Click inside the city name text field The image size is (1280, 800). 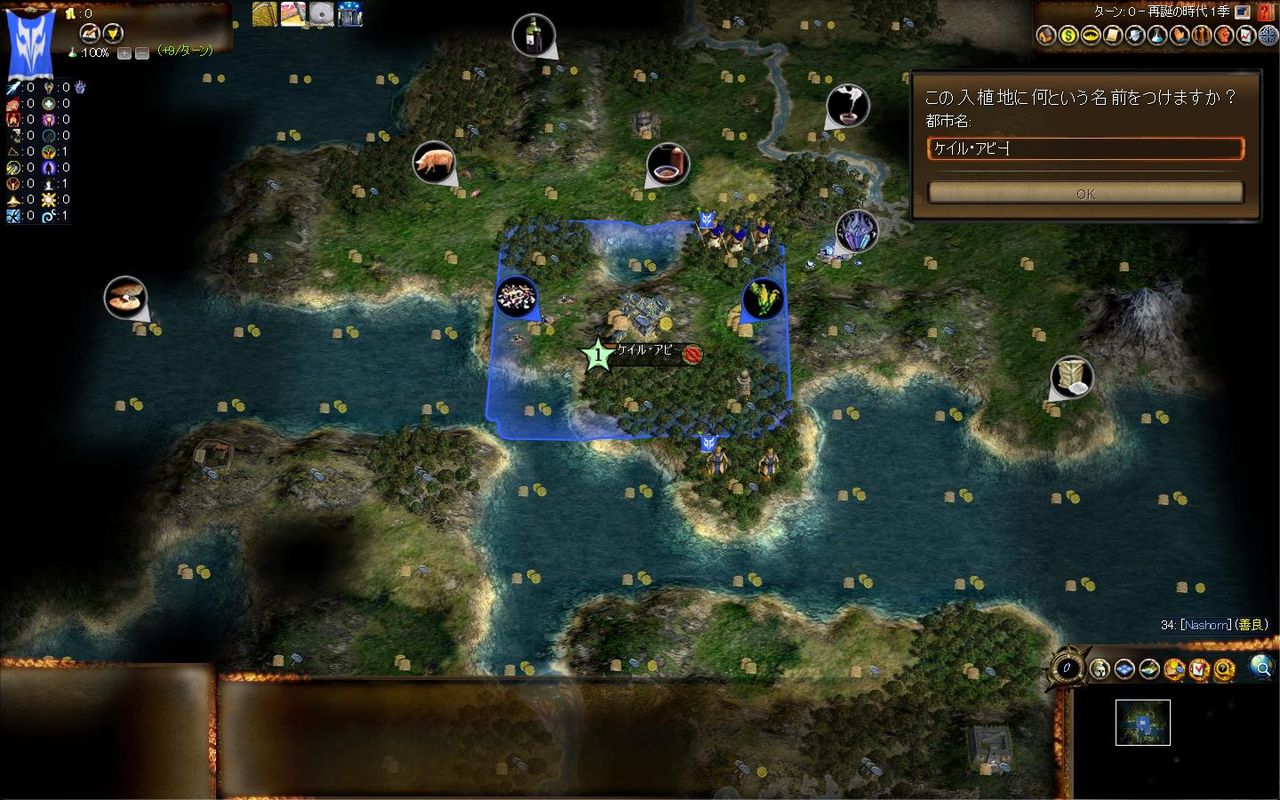(1085, 149)
